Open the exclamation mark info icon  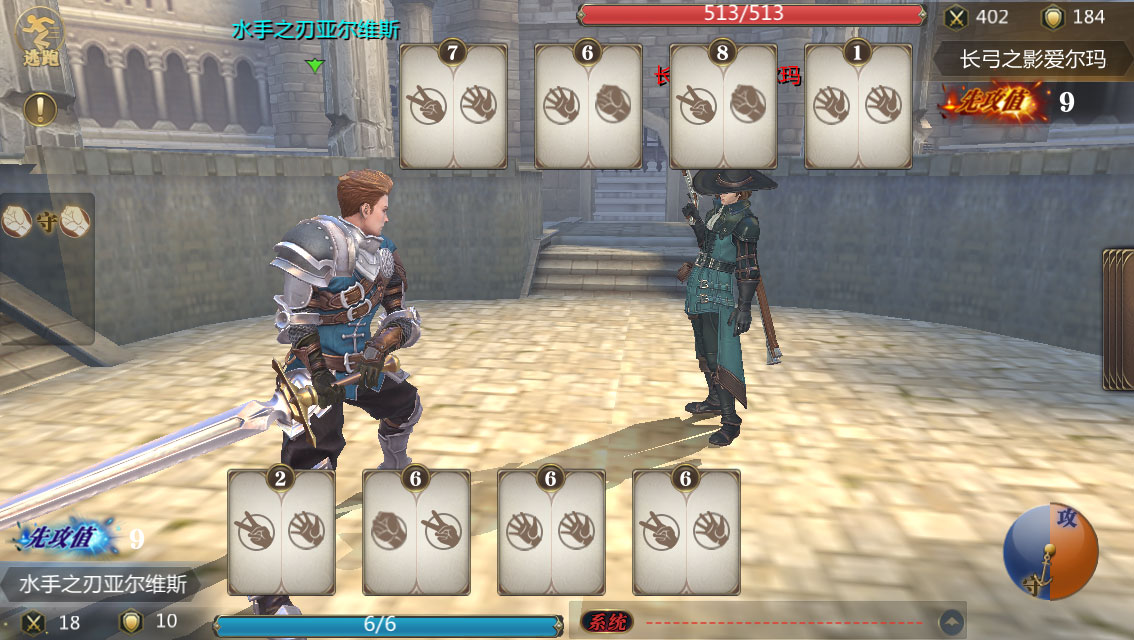coord(40,108)
